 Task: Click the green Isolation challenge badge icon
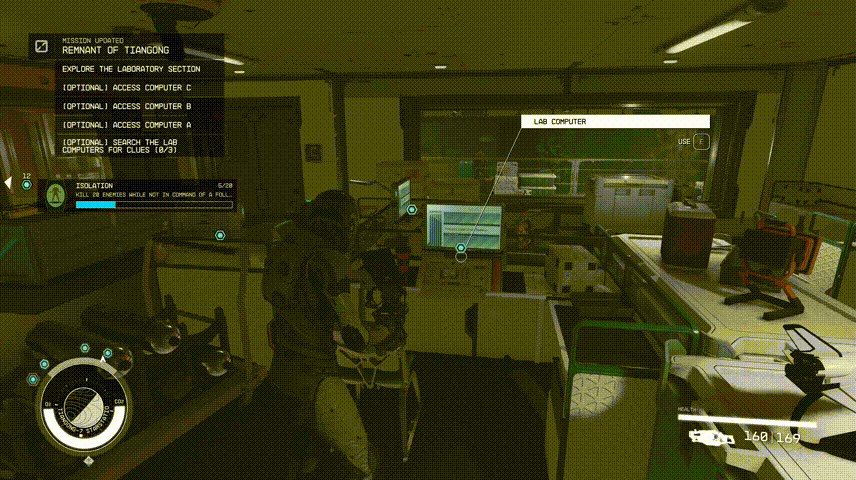click(56, 194)
